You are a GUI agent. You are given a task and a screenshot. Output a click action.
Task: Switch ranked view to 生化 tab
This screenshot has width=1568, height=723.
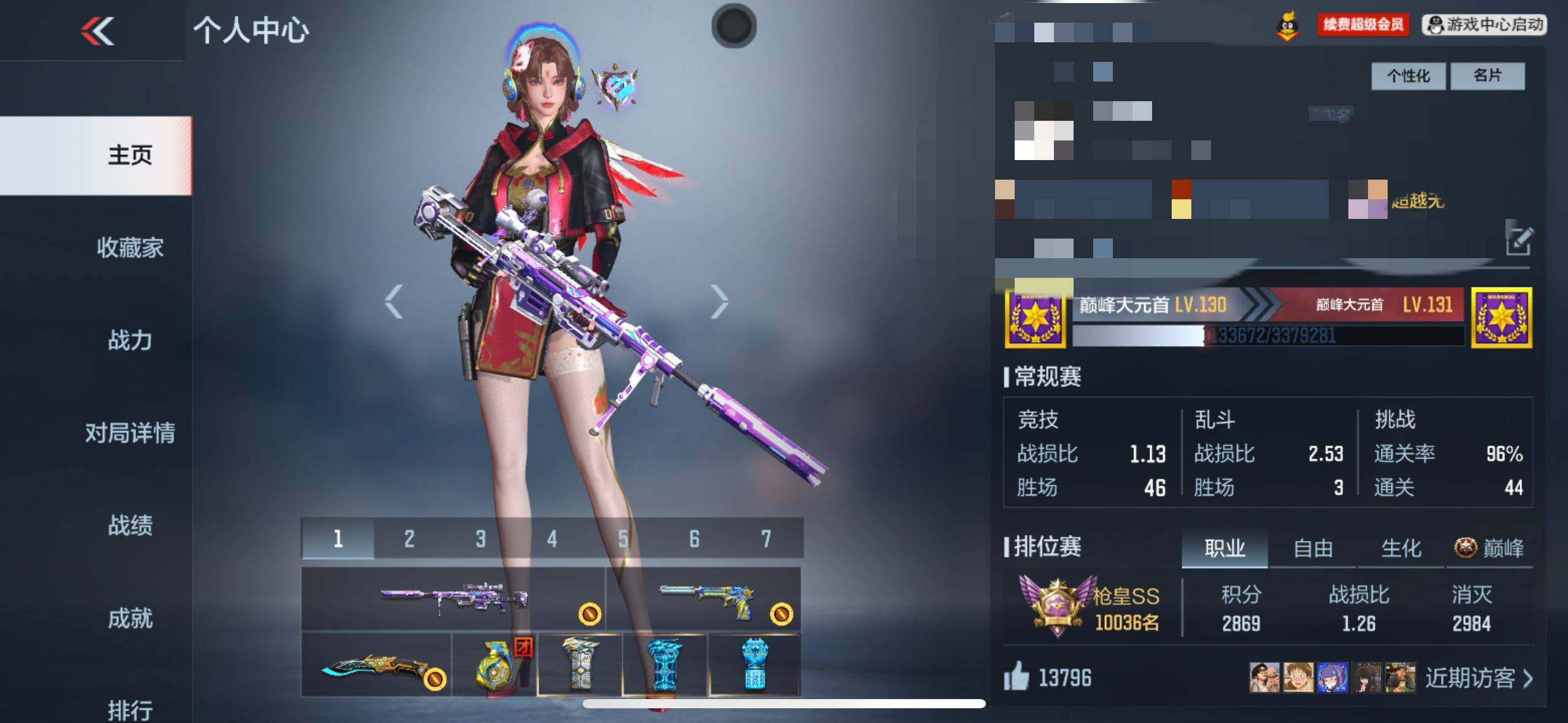tap(1401, 548)
